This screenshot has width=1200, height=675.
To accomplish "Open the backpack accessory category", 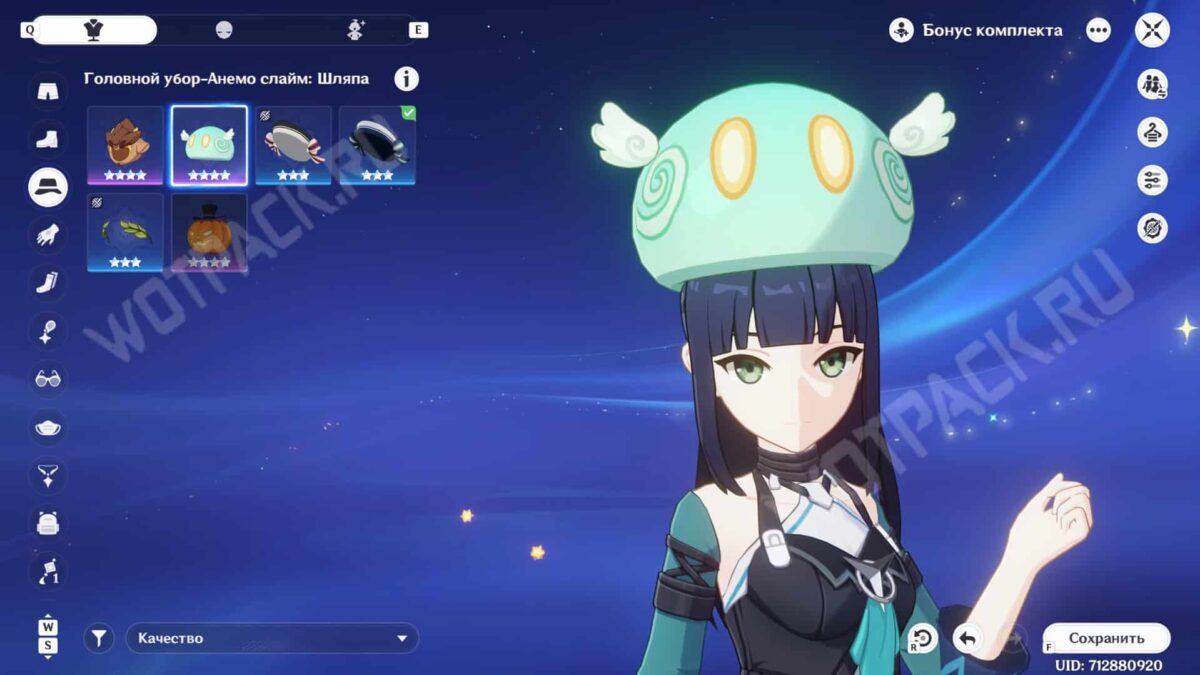I will coord(48,523).
